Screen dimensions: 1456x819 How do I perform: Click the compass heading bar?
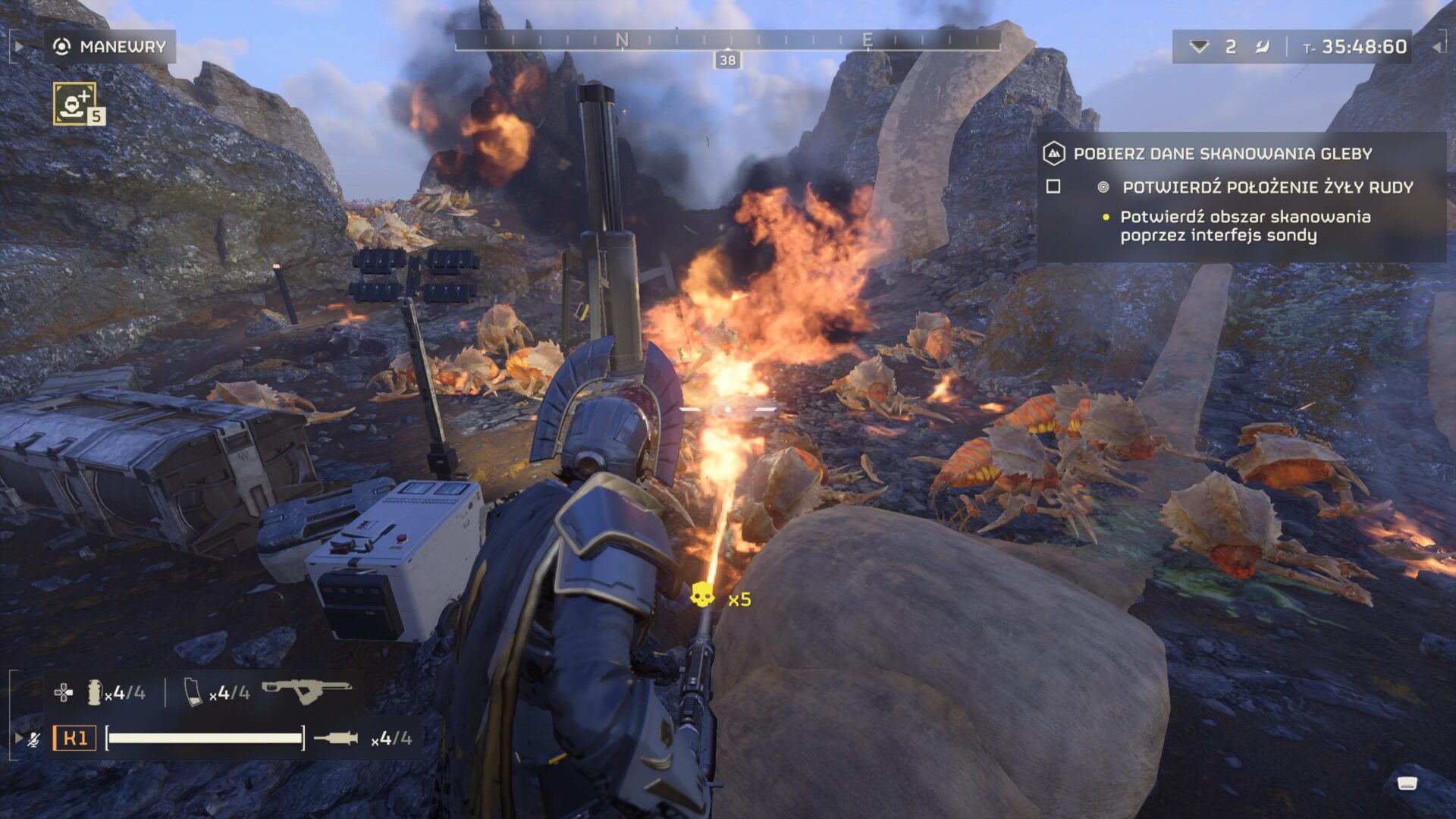726,40
